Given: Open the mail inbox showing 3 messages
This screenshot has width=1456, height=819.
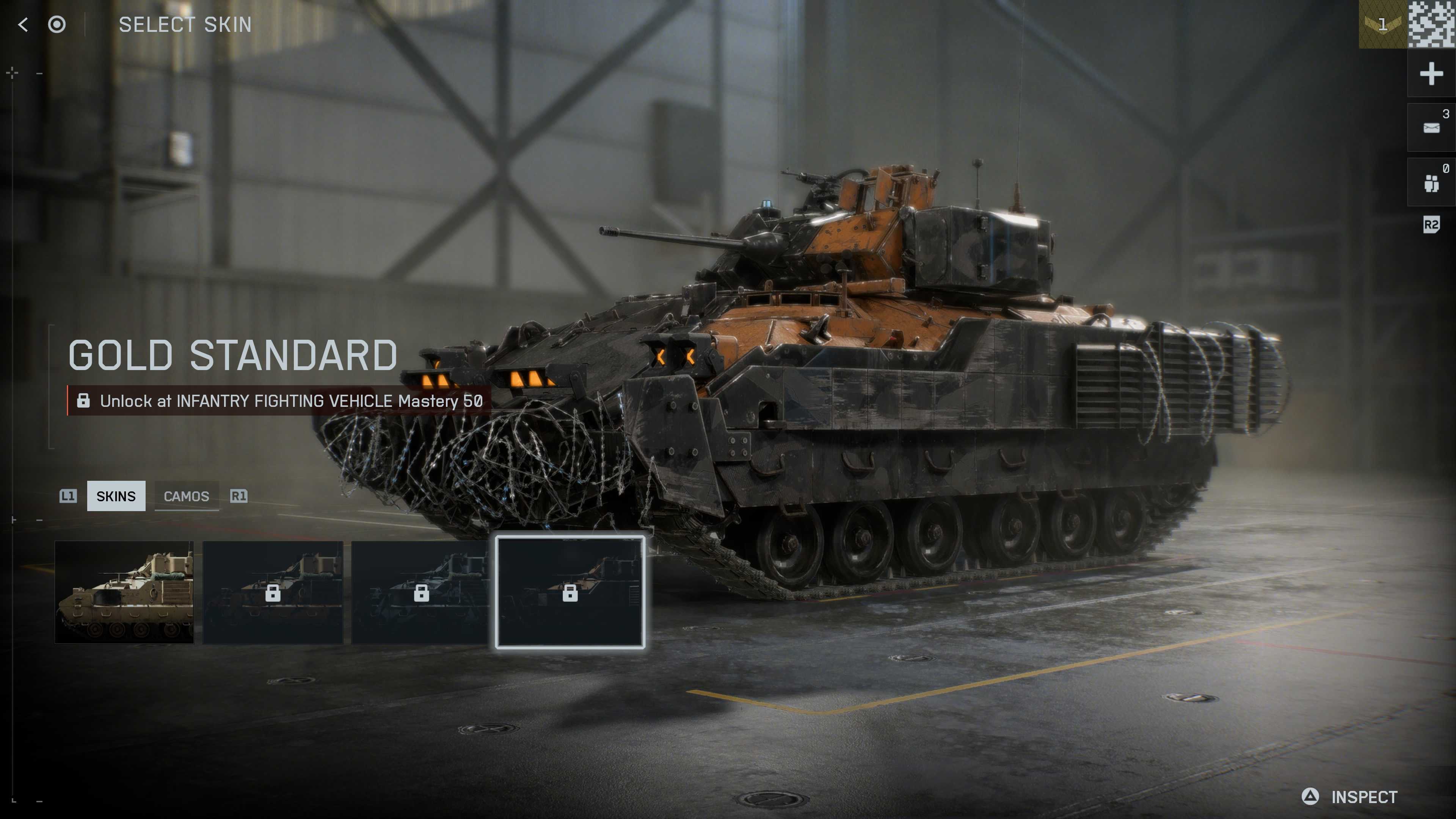Looking at the screenshot, I should point(1431,127).
